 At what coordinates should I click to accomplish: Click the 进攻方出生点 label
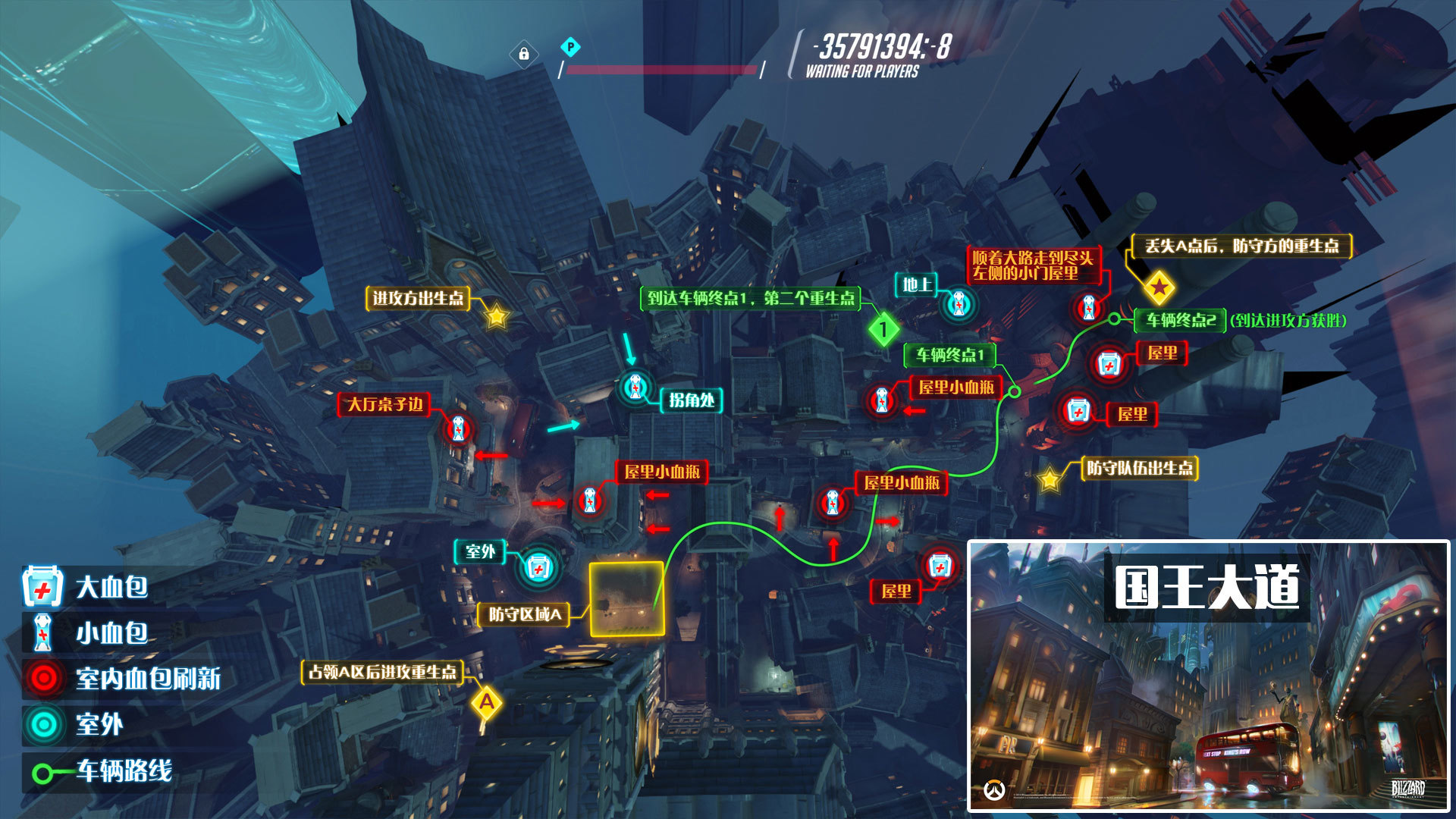418,298
